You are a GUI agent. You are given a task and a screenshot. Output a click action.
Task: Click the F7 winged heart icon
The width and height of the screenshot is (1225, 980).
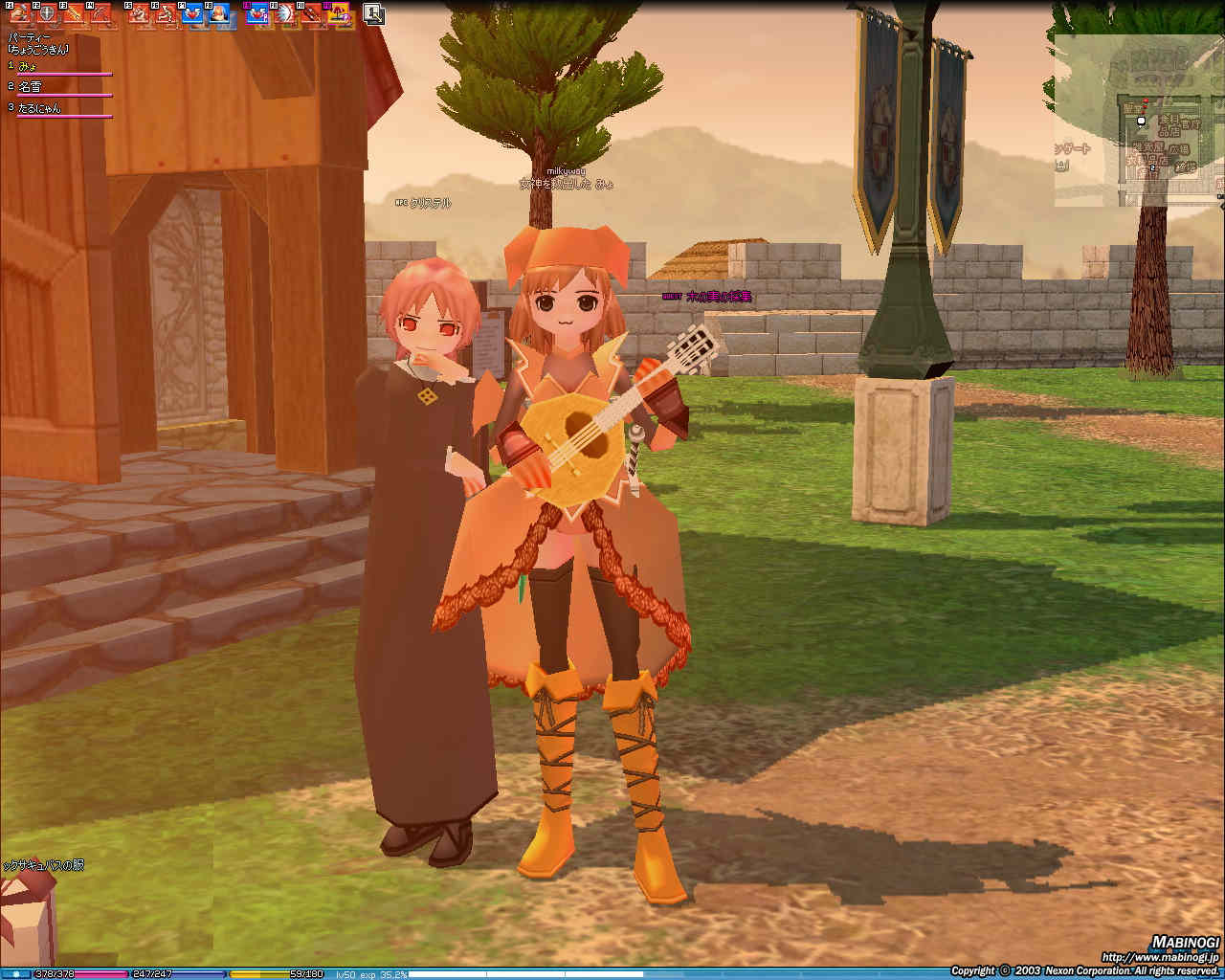pos(192,13)
